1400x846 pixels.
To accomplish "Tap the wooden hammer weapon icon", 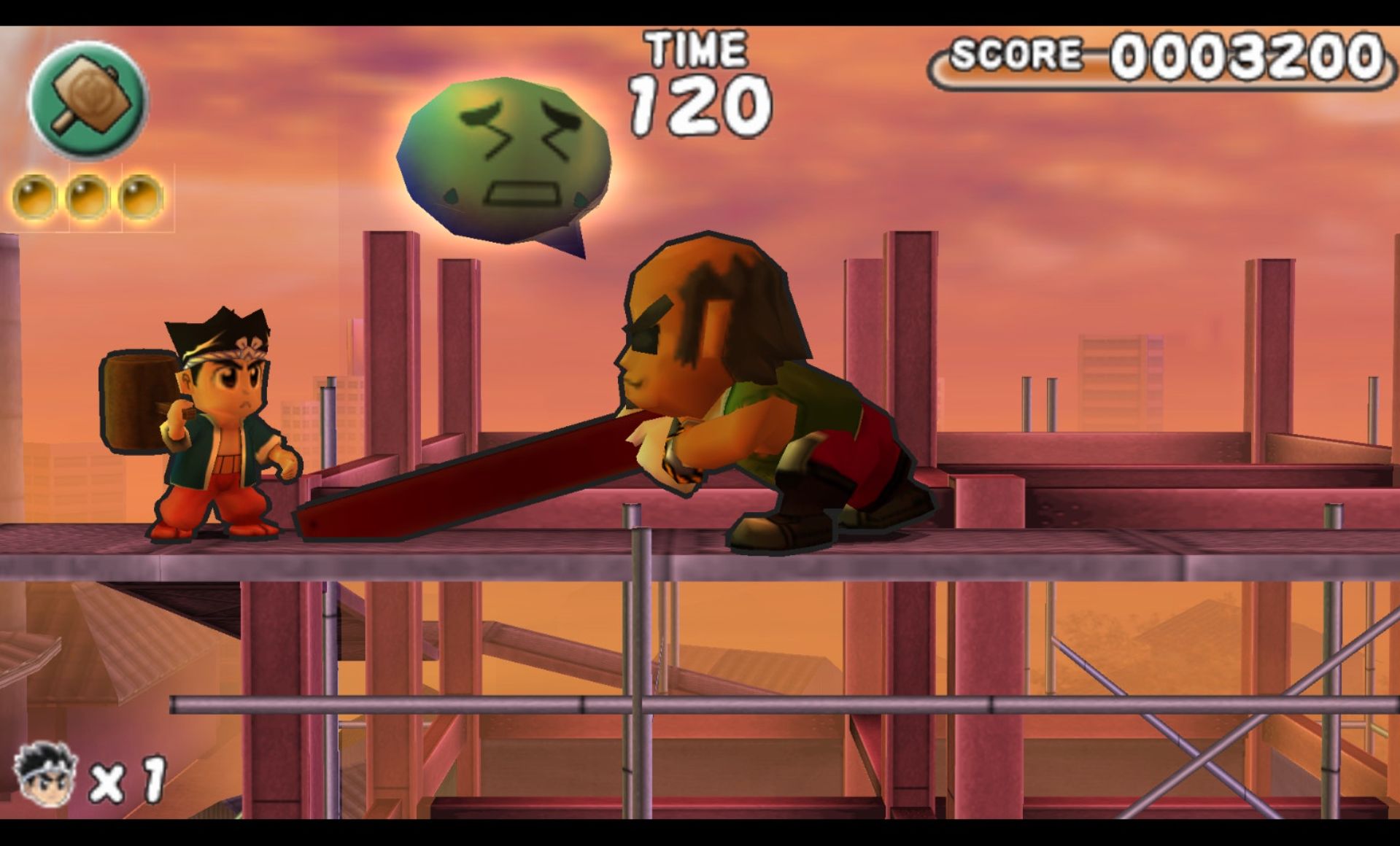I will 88,99.
